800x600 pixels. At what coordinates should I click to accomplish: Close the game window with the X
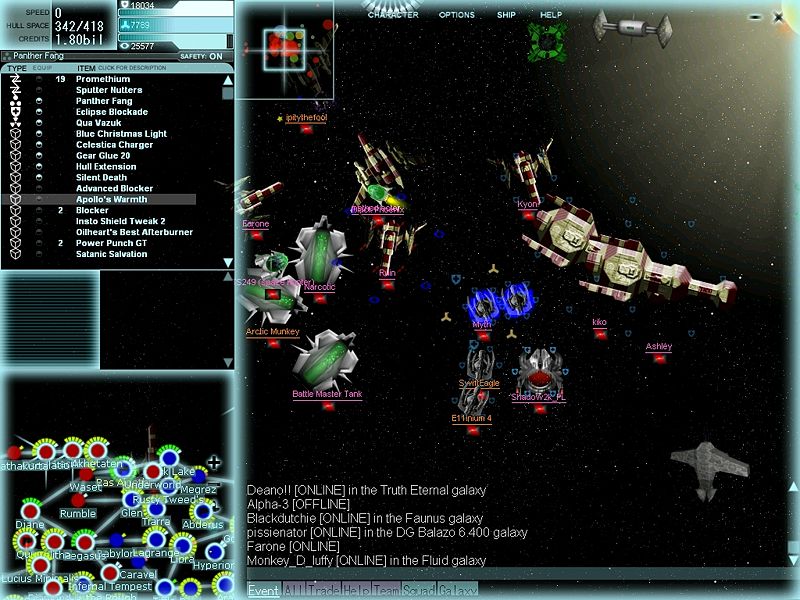coord(778,16)
